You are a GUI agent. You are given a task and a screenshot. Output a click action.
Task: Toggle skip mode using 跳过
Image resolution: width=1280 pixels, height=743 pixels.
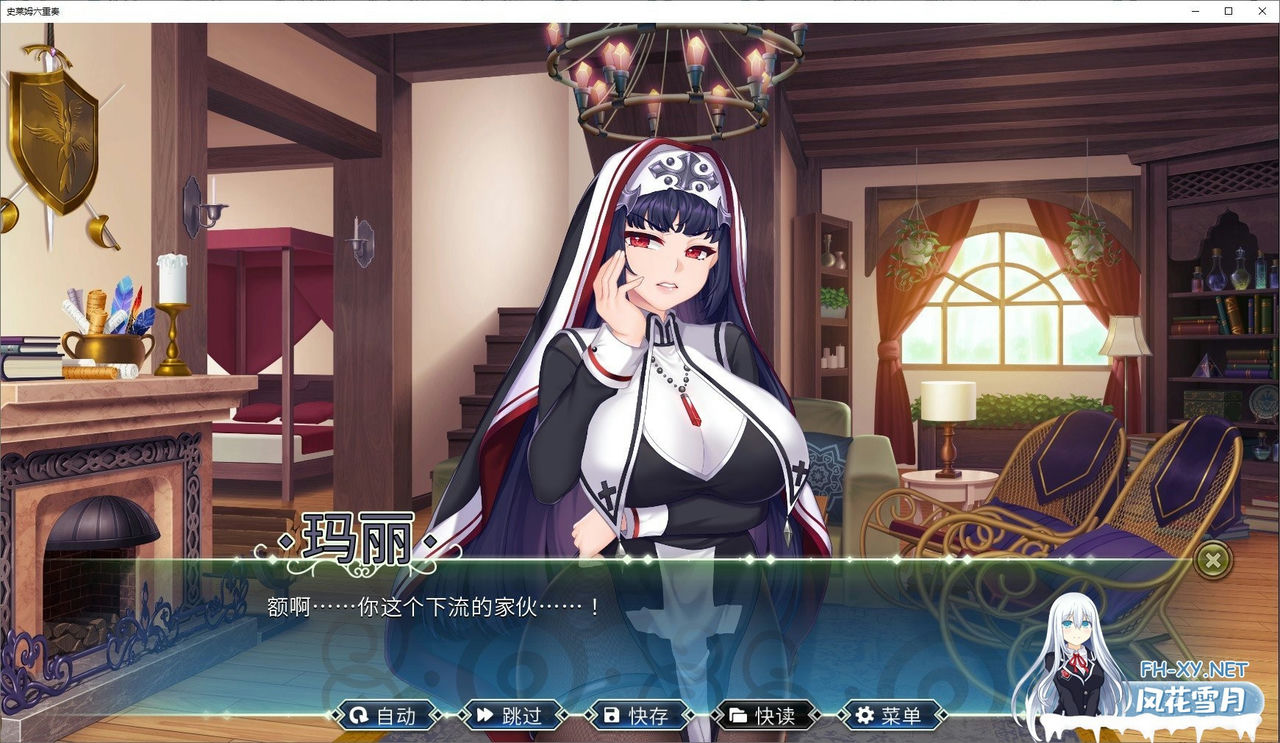click(x=515, y=715)
